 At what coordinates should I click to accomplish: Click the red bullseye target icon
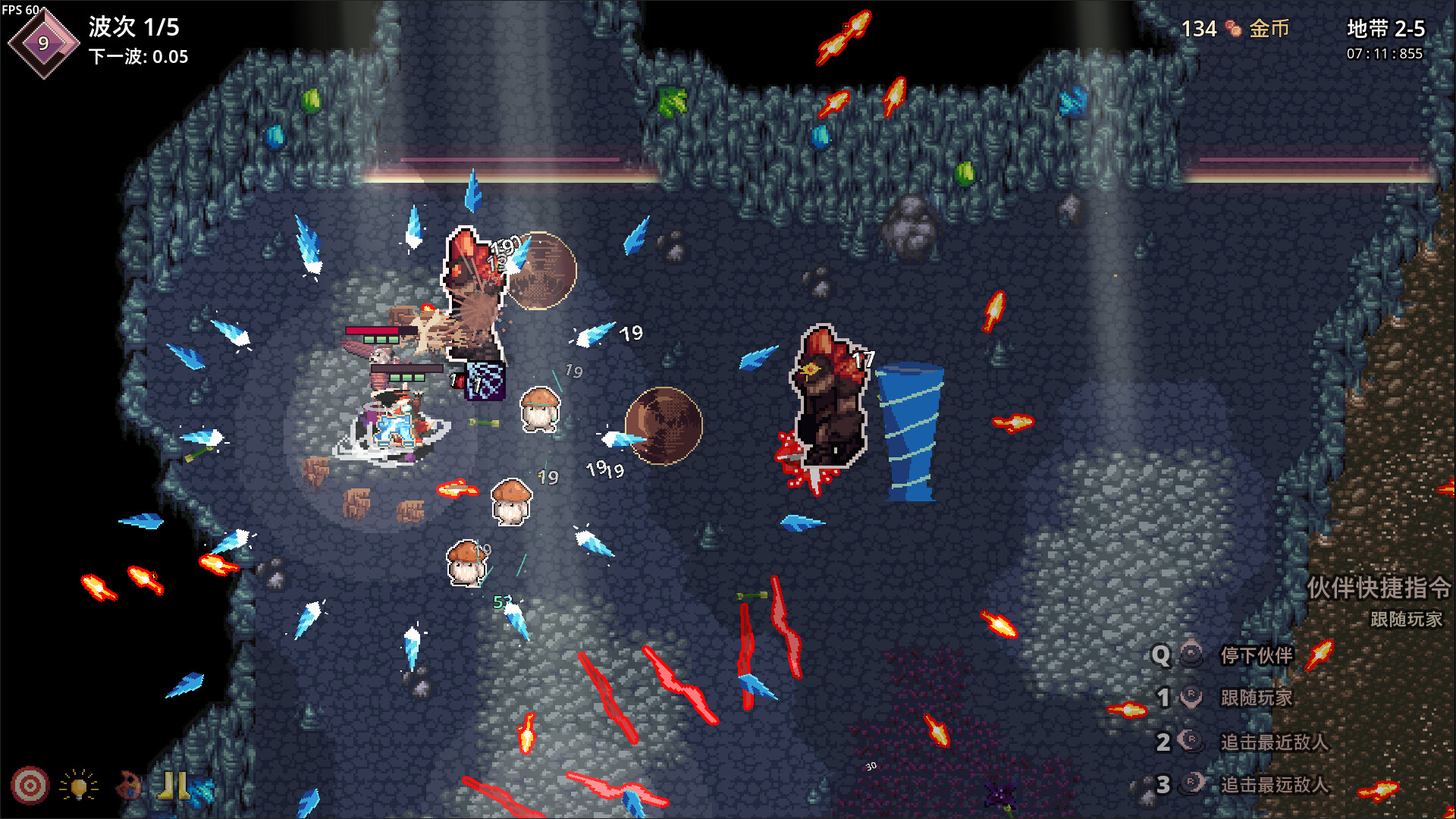30,786
